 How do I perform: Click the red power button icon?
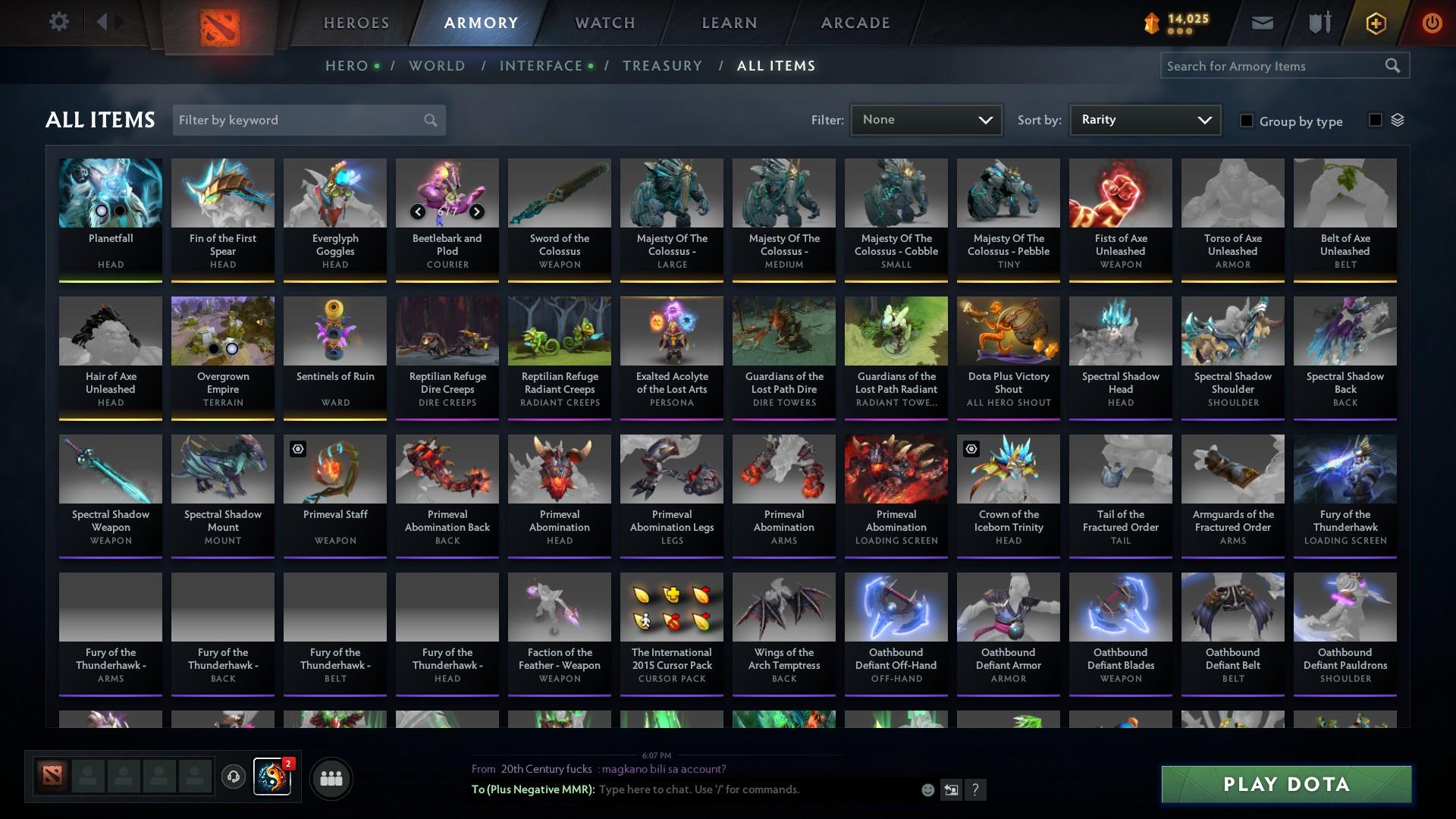coord(1432,22)
